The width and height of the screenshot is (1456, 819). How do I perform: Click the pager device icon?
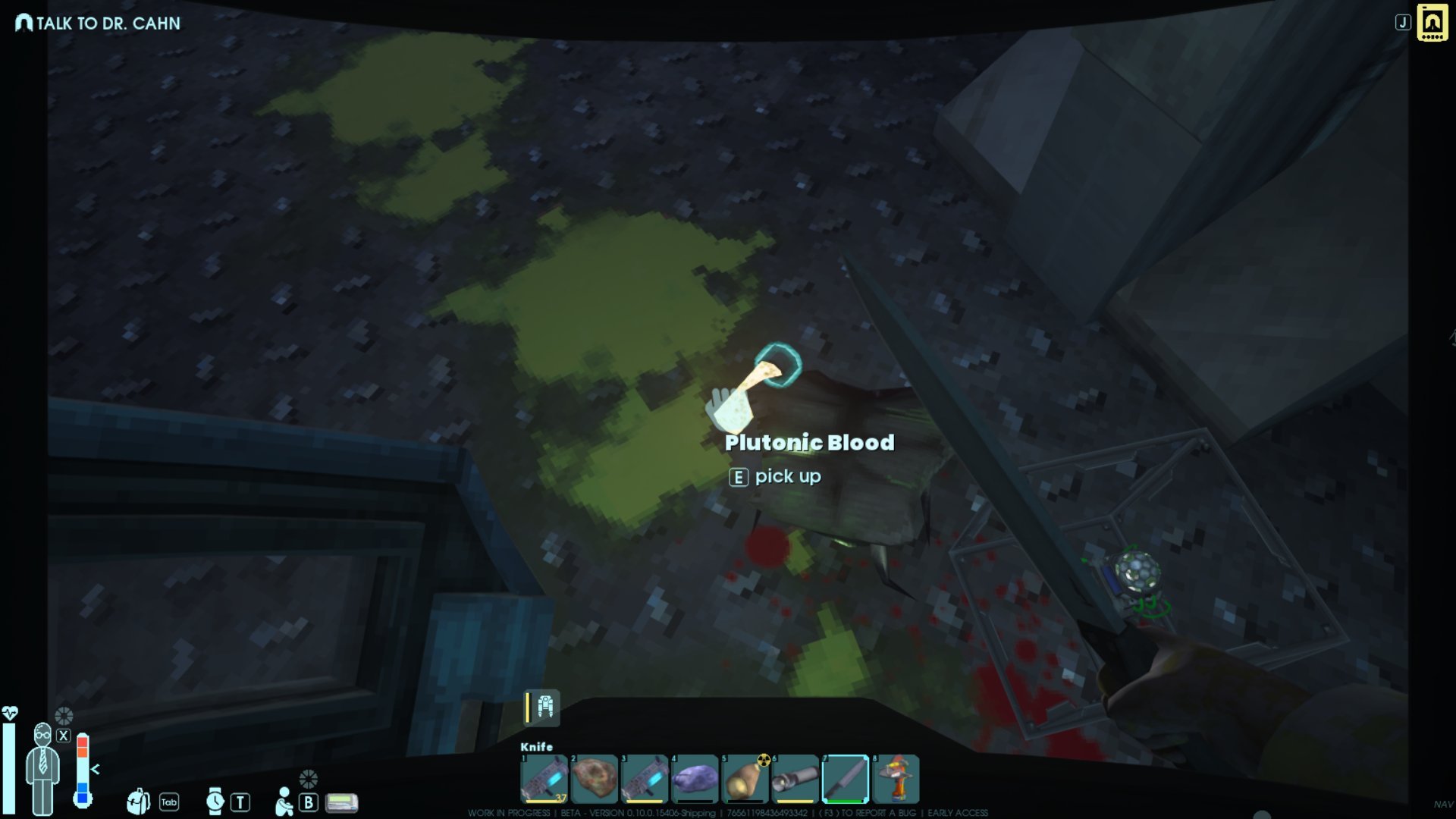(341, 802)
